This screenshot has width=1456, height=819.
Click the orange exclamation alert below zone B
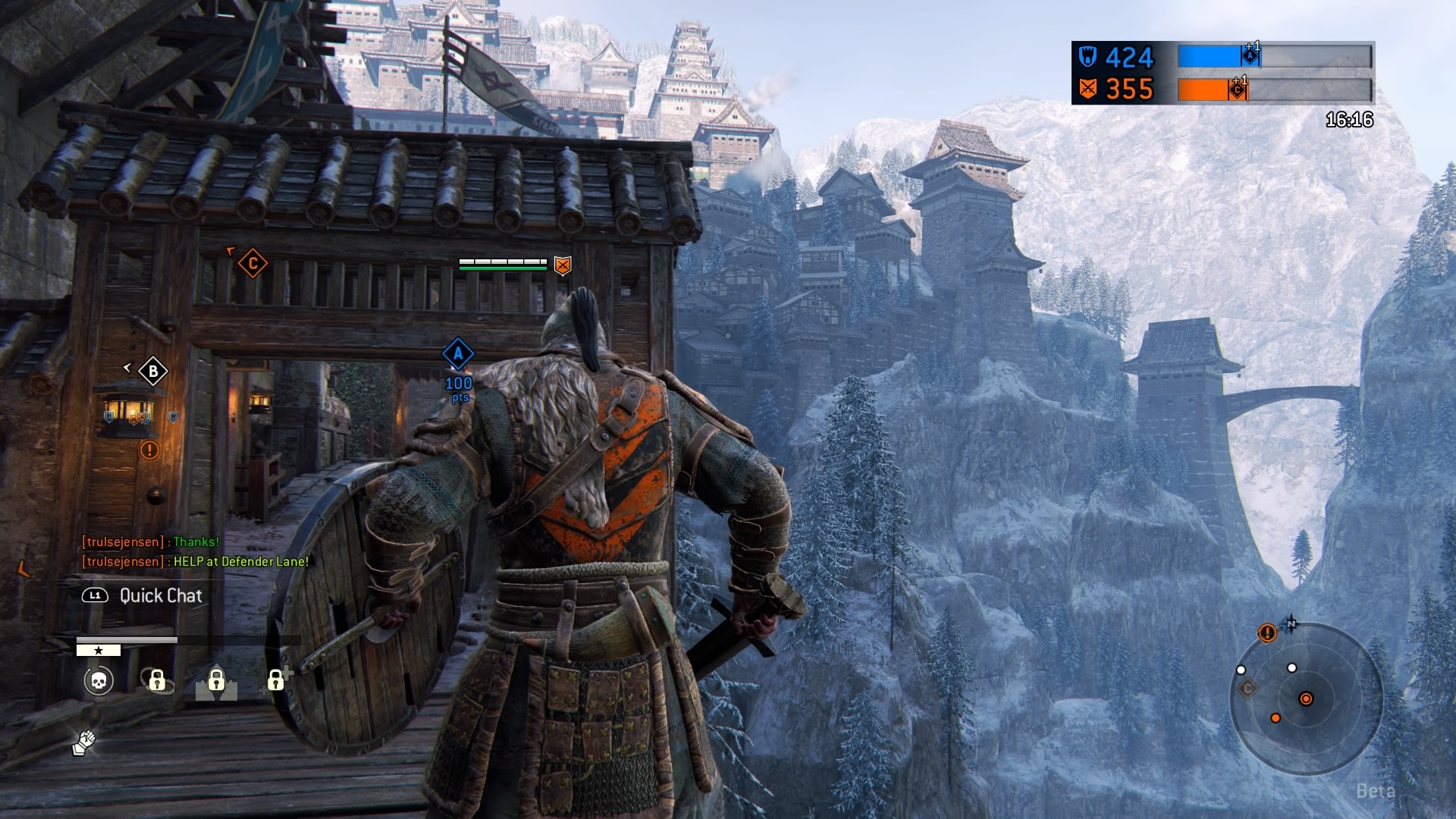149,450
